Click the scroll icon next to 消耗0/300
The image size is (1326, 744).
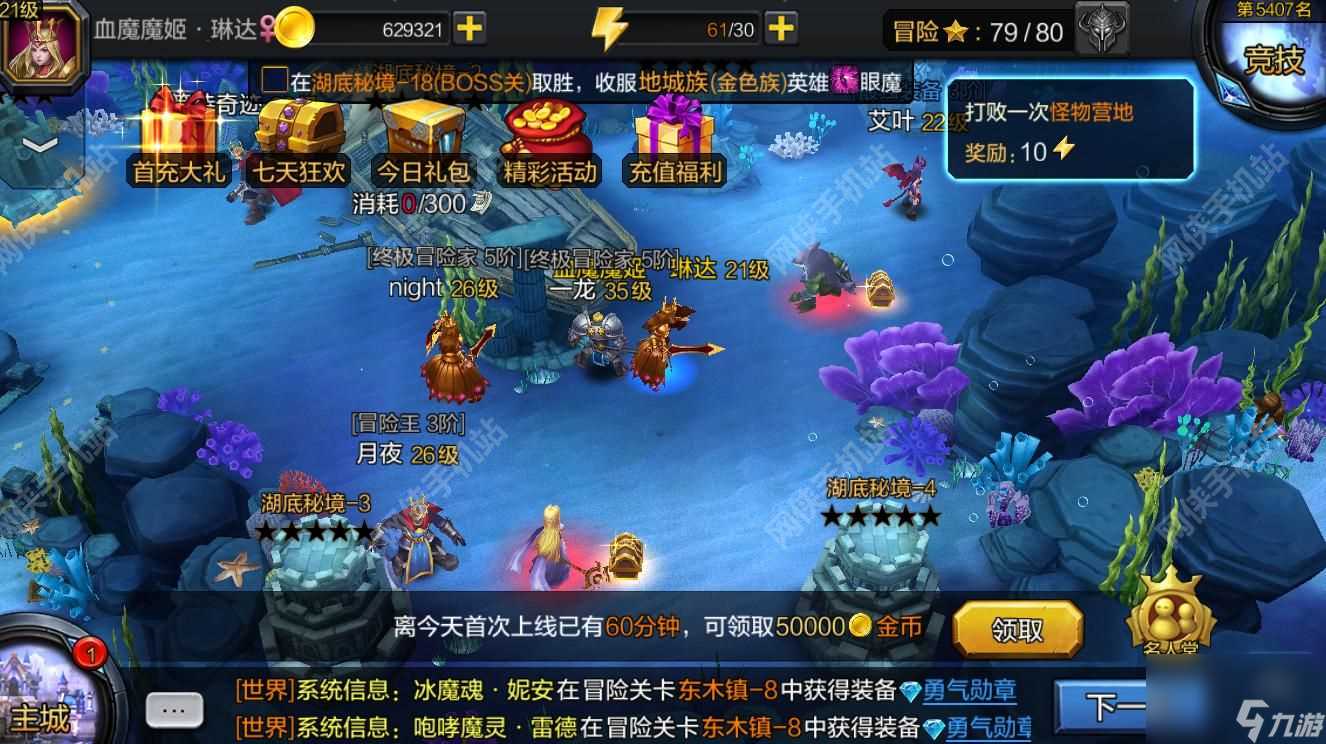tap(481, 200)
